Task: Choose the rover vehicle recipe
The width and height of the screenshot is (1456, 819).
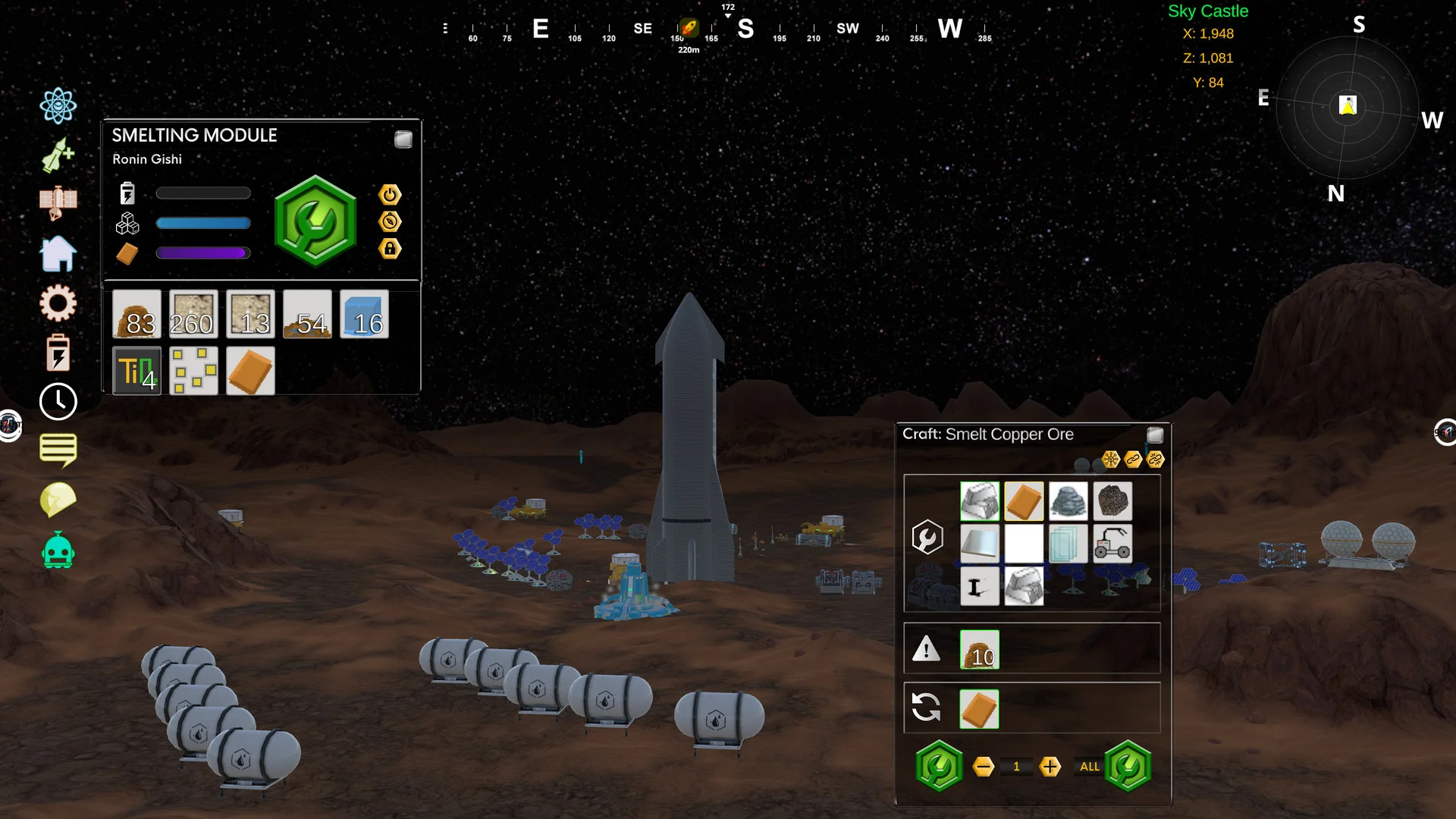Action: pos(1112,544)
